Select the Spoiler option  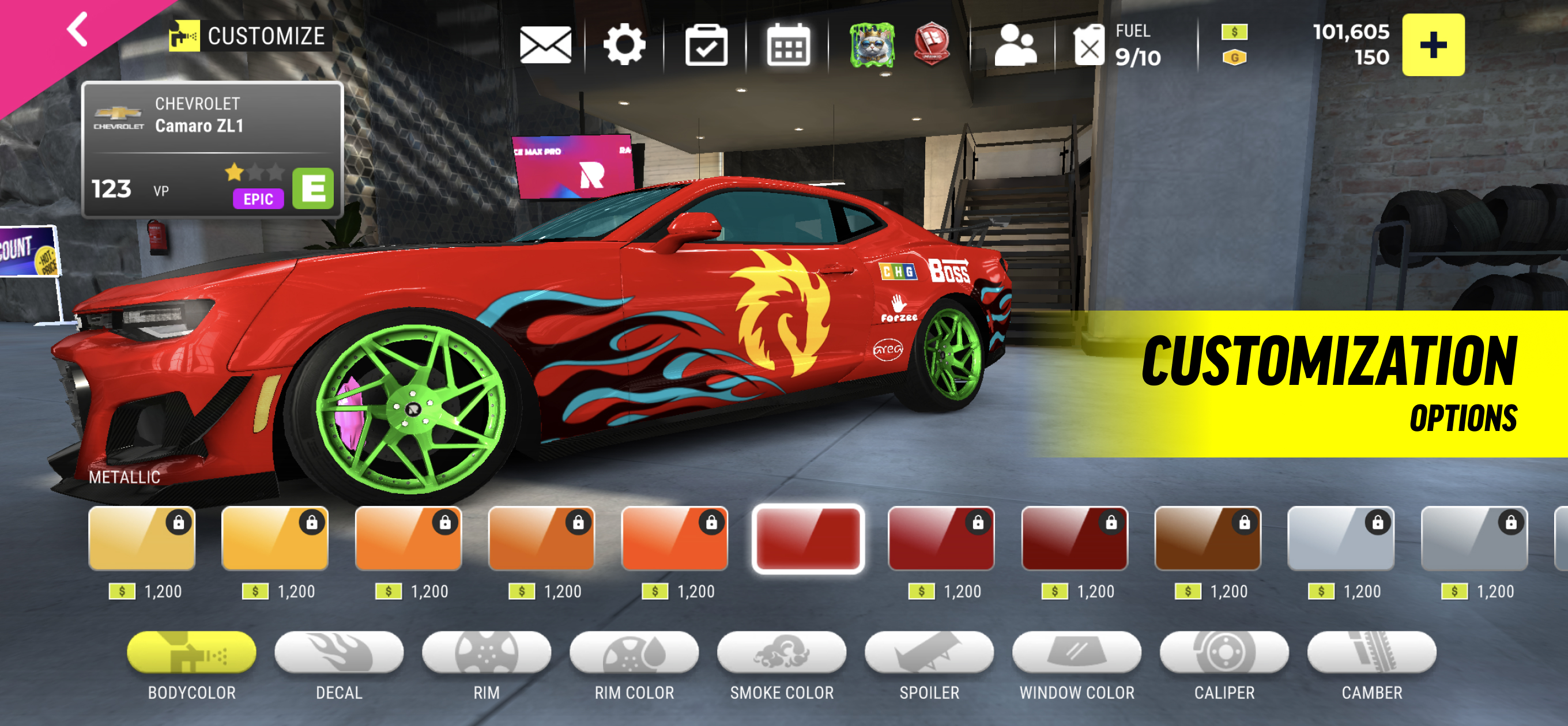(929, 654)
